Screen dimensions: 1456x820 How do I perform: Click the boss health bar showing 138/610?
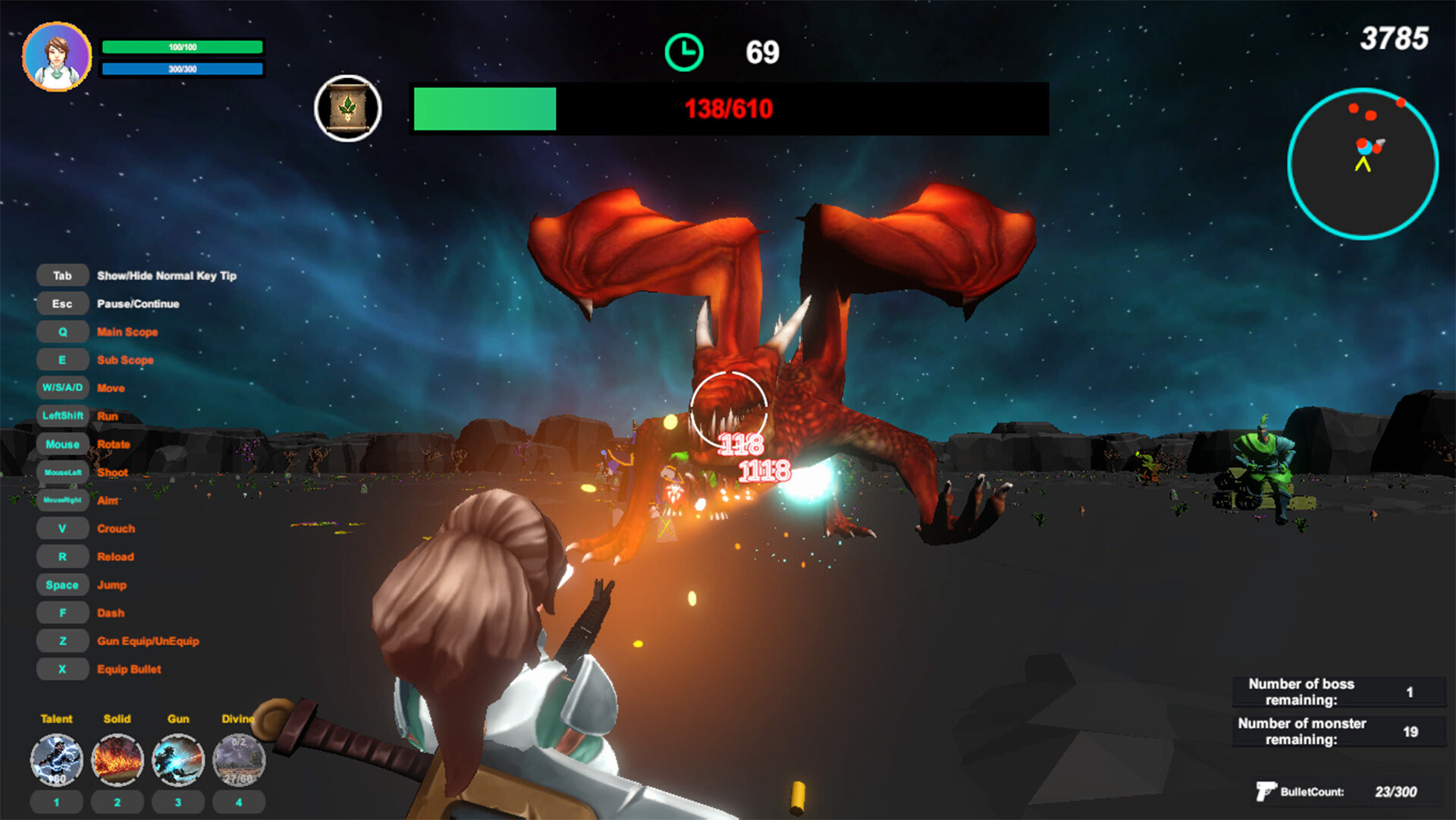pos(726,108)
